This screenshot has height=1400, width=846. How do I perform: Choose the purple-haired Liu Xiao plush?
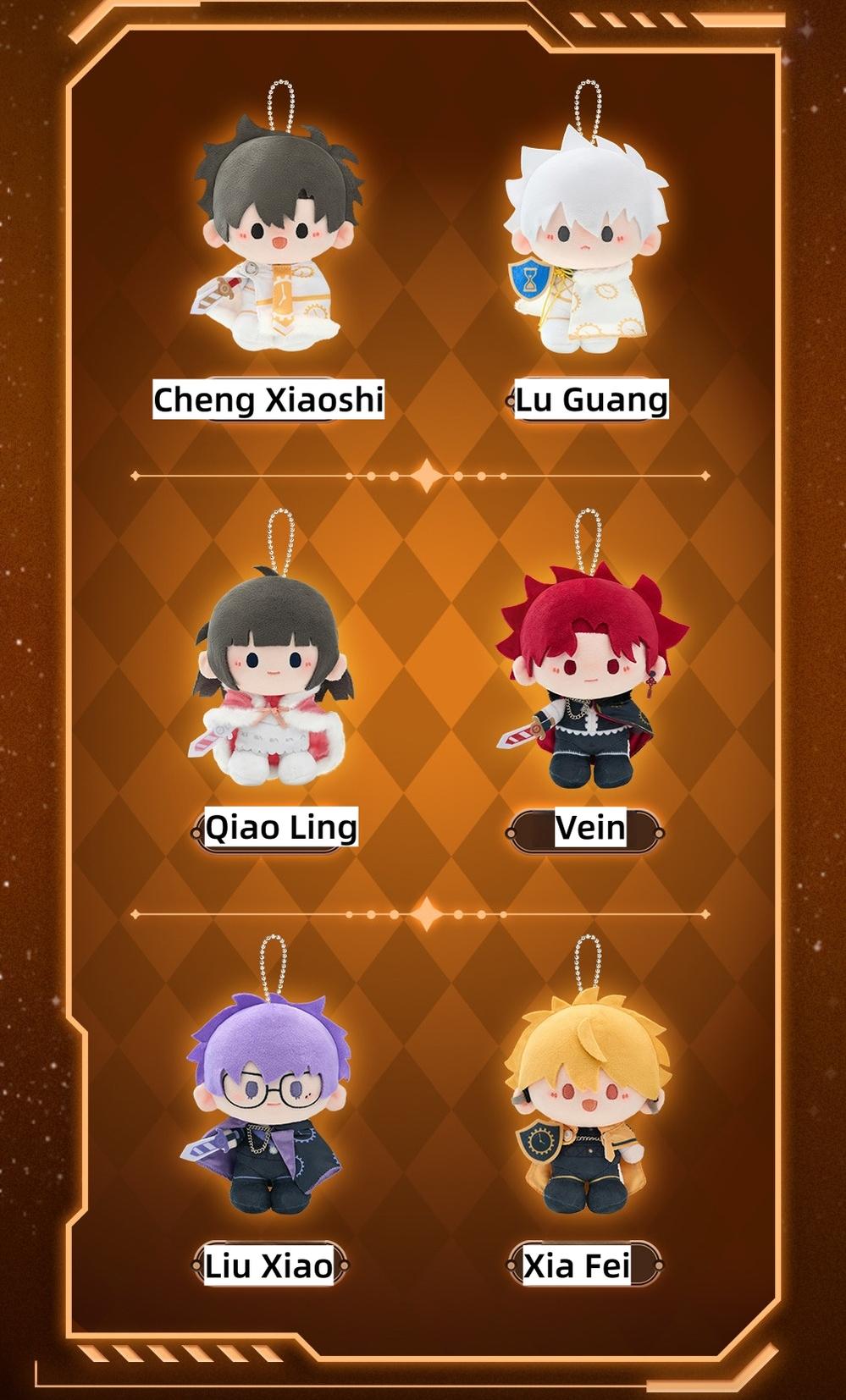(x=269, y=1109)
